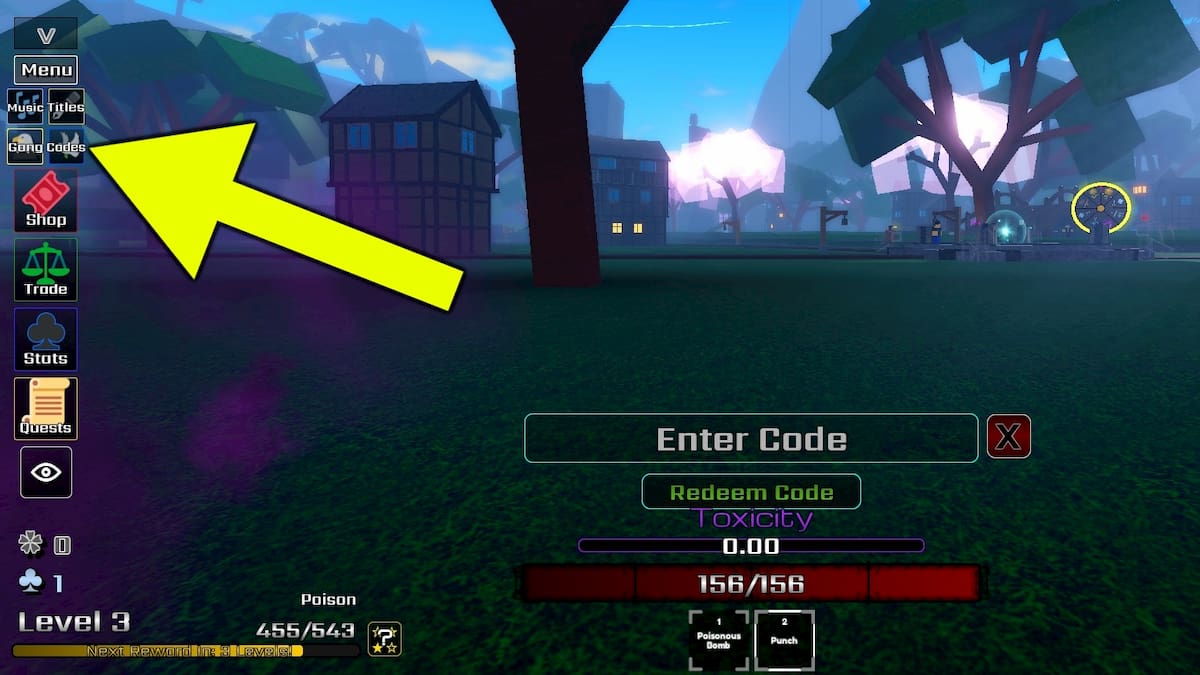Image resolution: width=1200 pixels, height=675 pixels.
Task: Open the Menu button
Action: click(x=46, y=70)
